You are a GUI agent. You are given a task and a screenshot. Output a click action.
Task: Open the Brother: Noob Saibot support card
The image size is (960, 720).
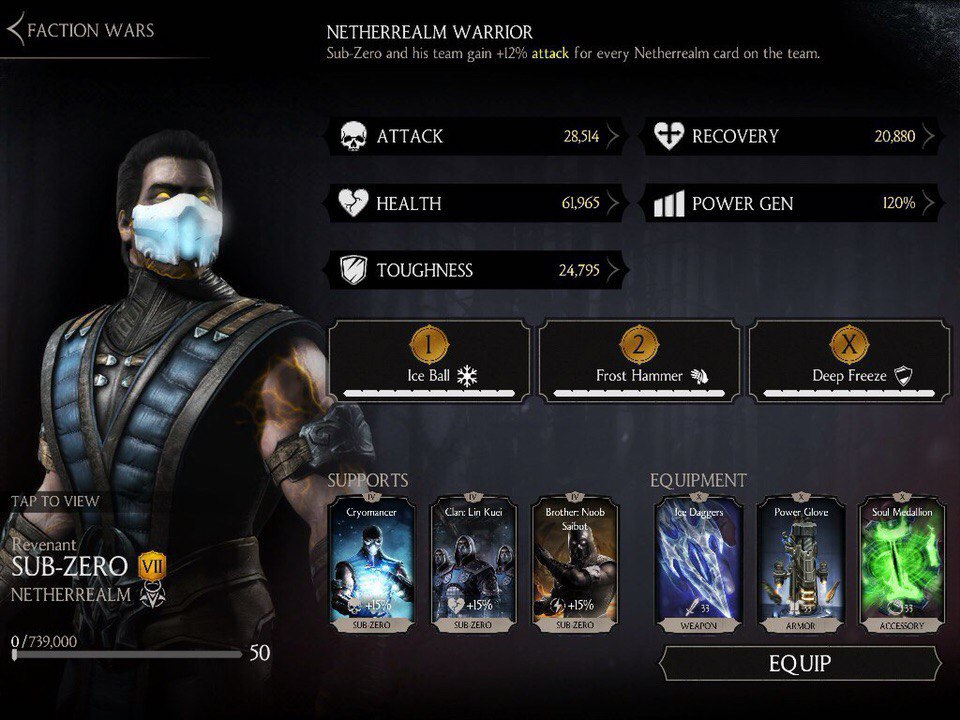574,564
